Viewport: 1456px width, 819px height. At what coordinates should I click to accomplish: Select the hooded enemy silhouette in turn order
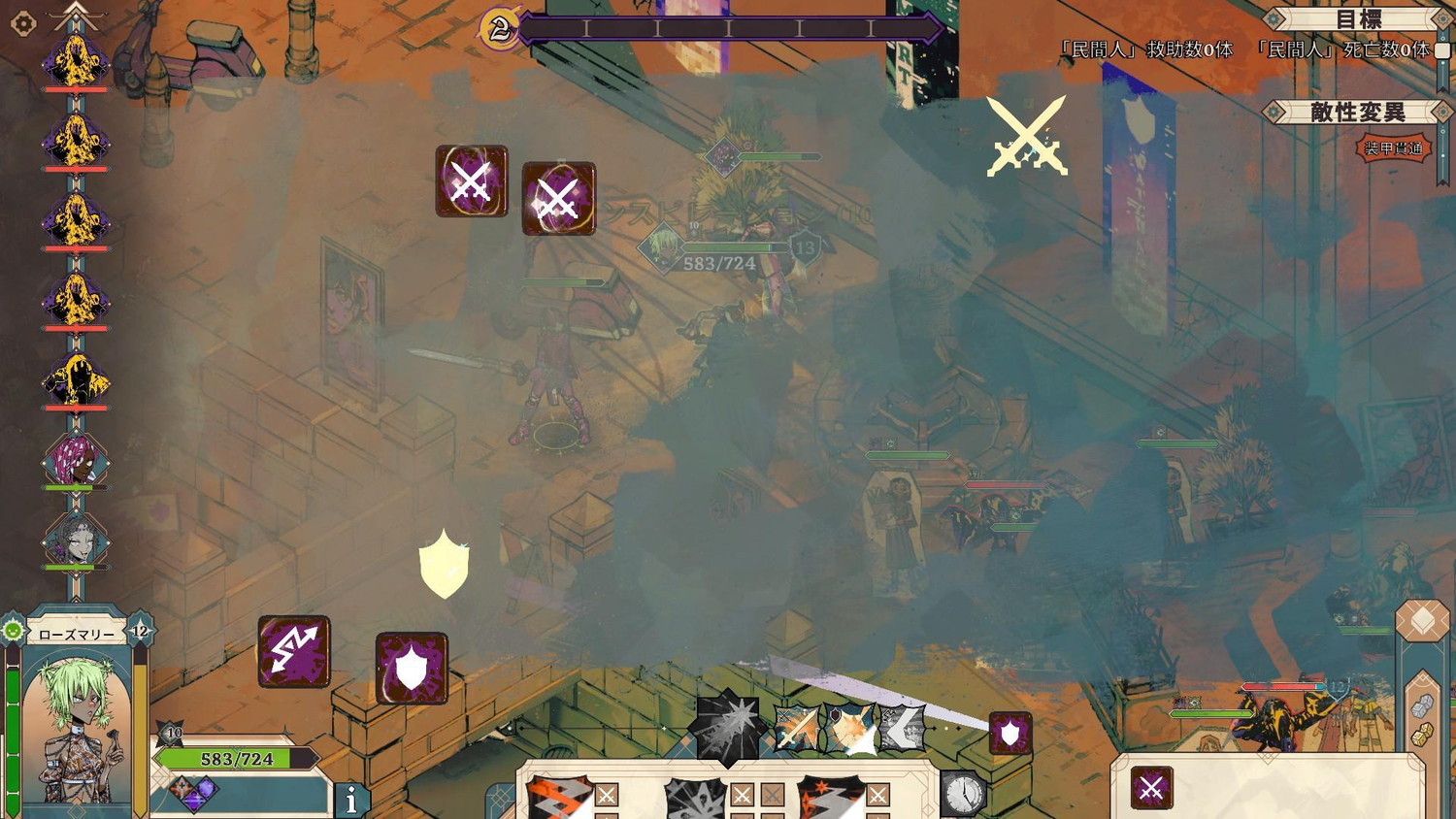click(76, 380)
